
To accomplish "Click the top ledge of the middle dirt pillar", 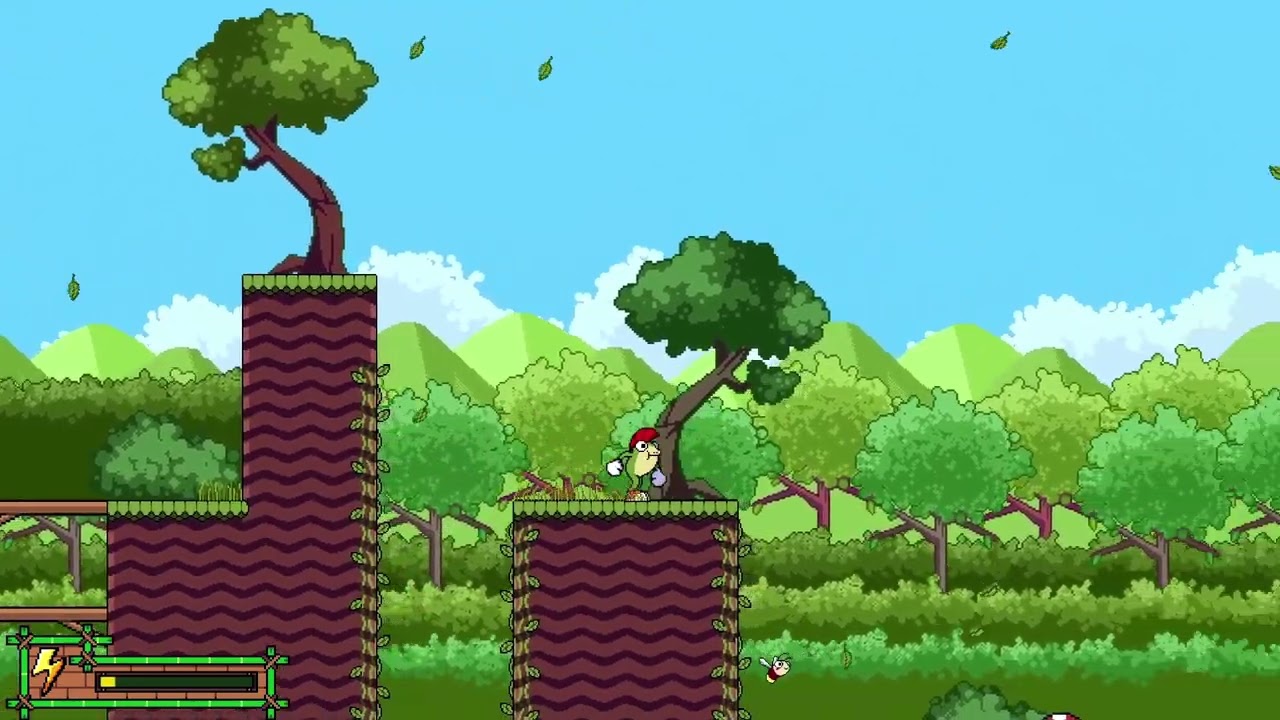I will (x=620, y=505).
